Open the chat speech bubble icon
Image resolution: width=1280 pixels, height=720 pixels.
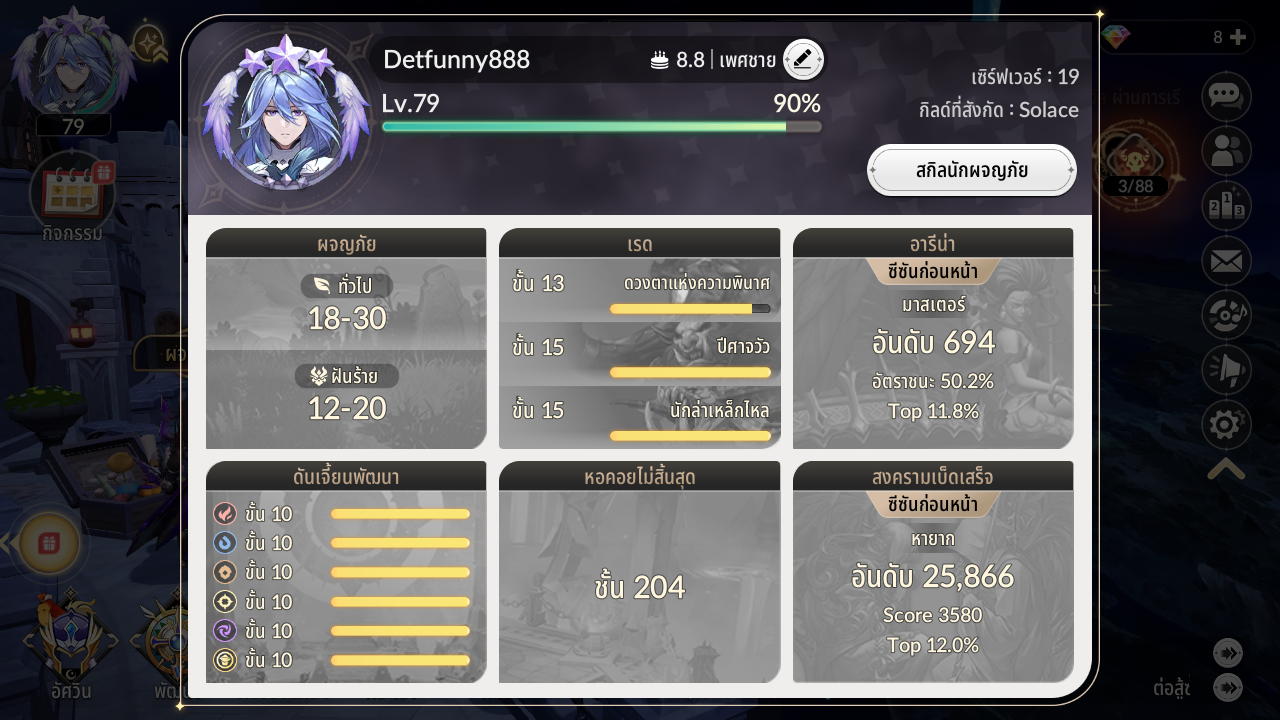click(x=1226, y=96)
